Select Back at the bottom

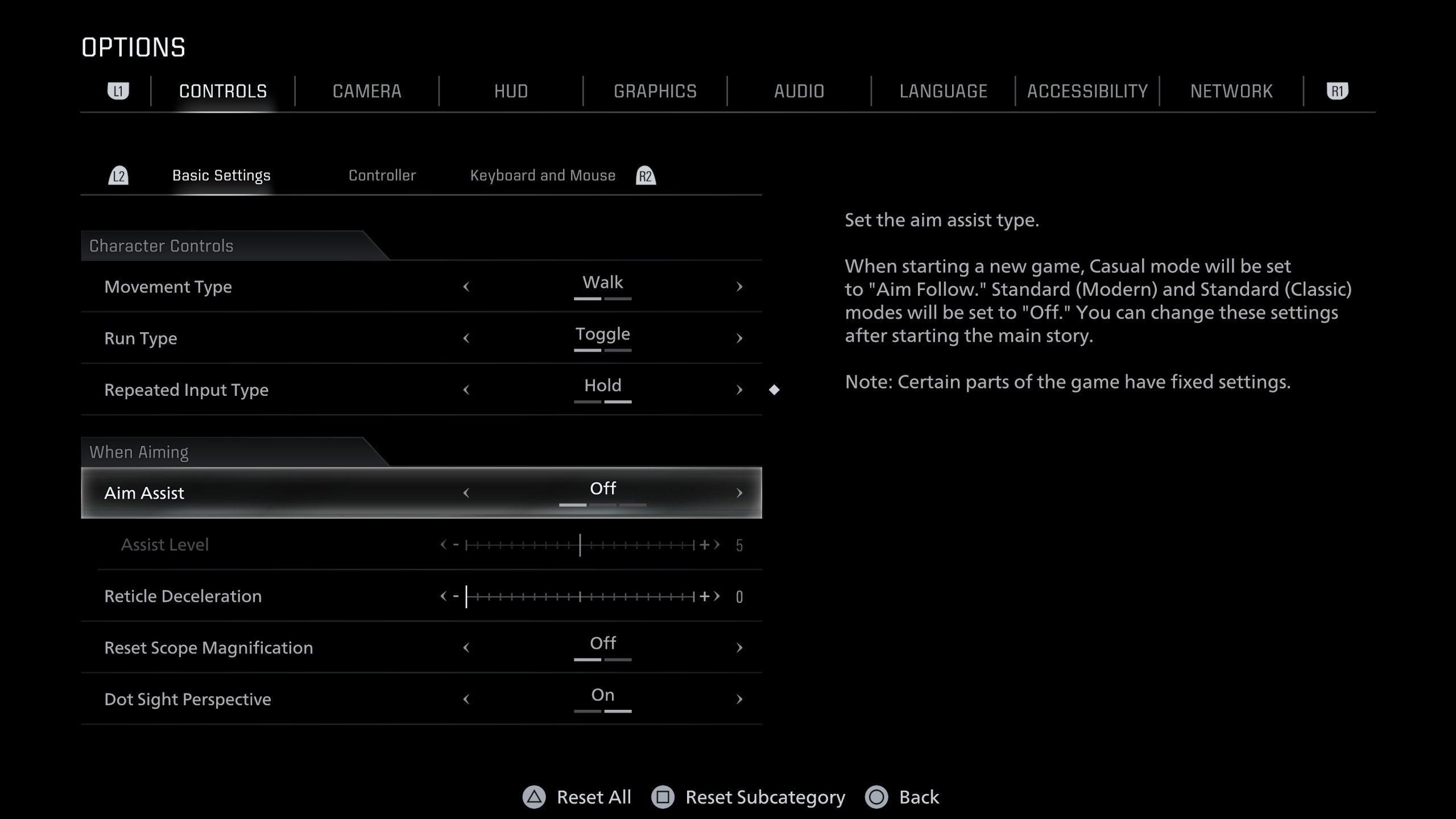click(919, 797)
